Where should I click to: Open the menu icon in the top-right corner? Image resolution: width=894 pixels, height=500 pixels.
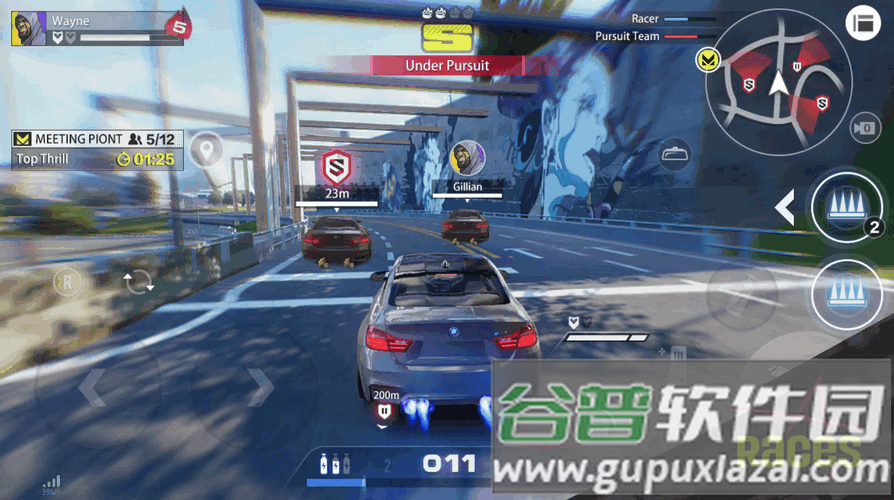click(x=861, y=24)
